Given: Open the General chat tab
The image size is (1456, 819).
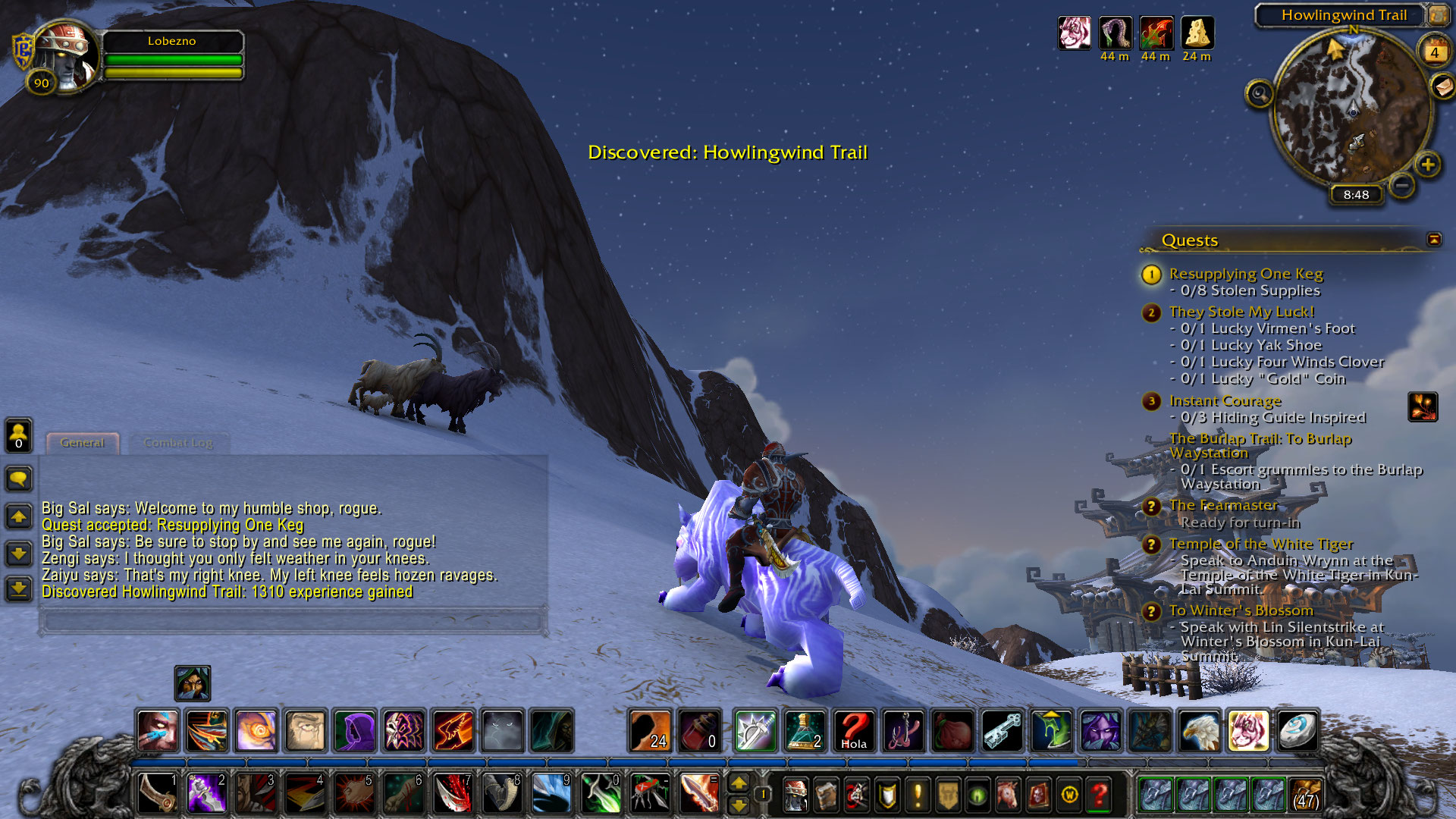Looking at the screenshot, I should [x=82, y=443].
